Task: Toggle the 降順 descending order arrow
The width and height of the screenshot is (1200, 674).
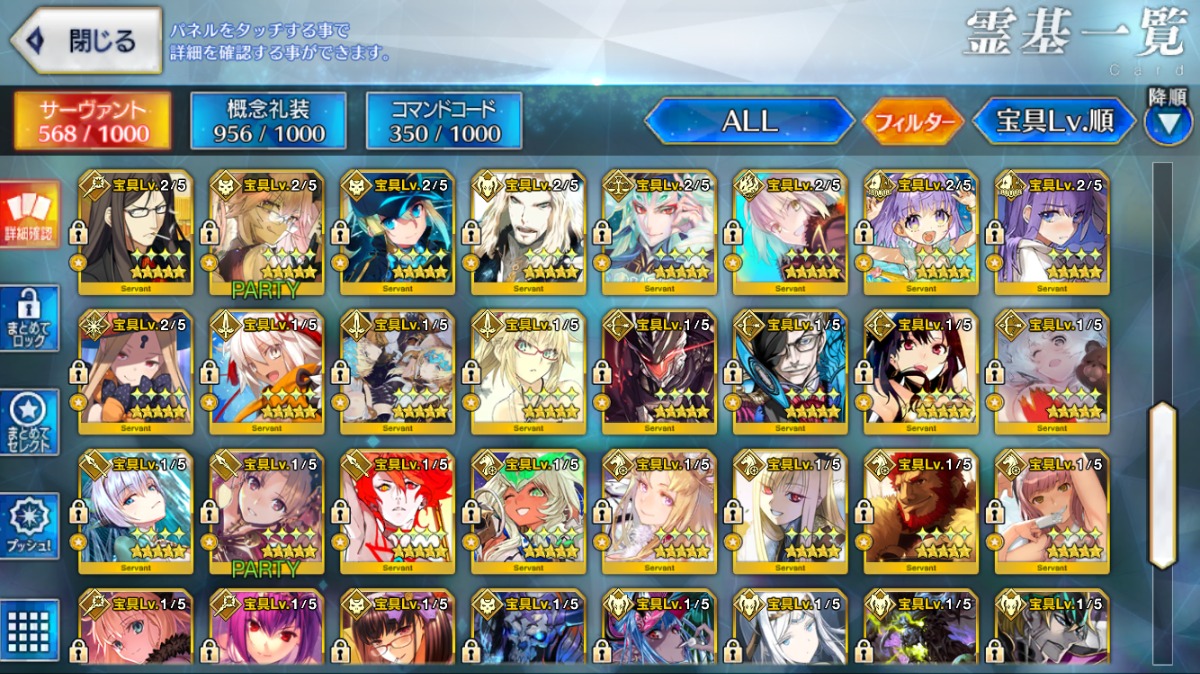Action: [x=1166, y=120]
